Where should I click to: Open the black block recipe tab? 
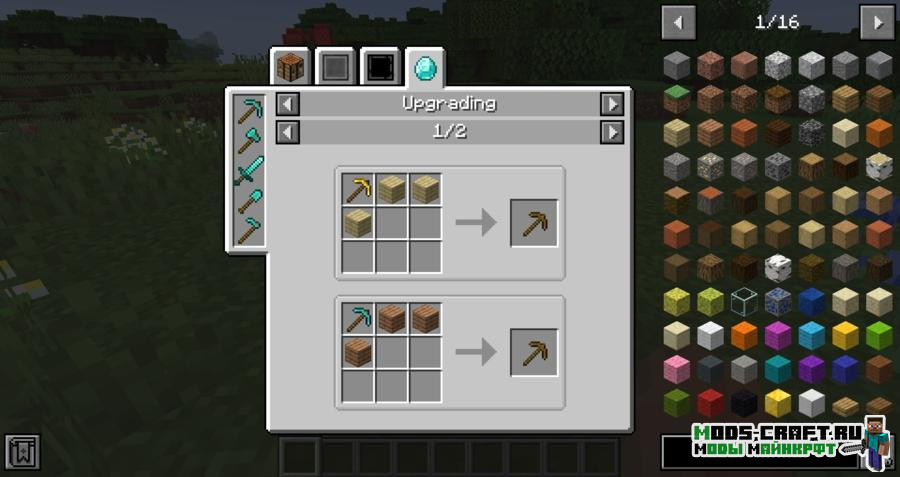(380, 68)
